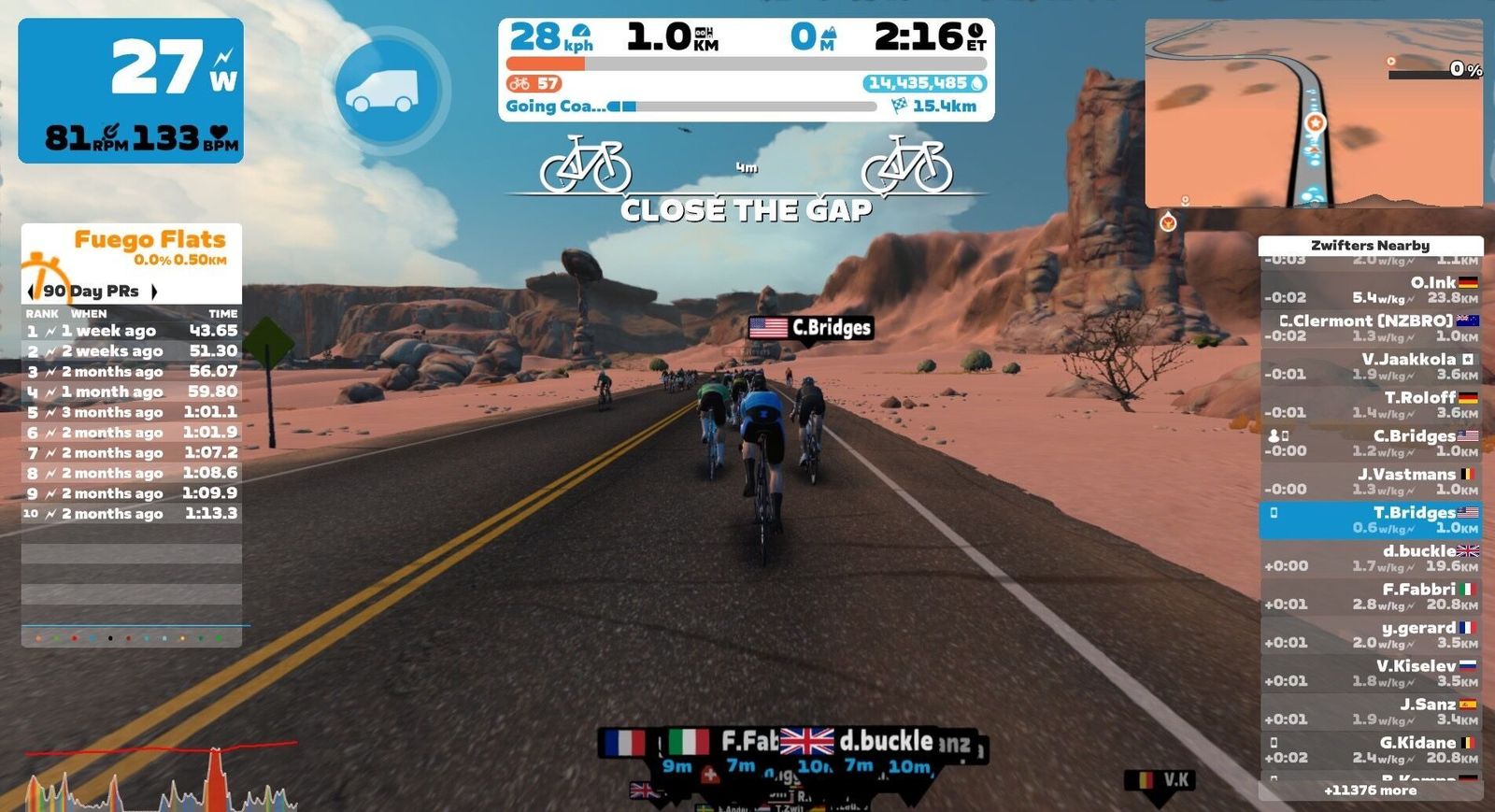
Task: Click the left arrow beside 90 Day PRs
Action: coord(31,292)
